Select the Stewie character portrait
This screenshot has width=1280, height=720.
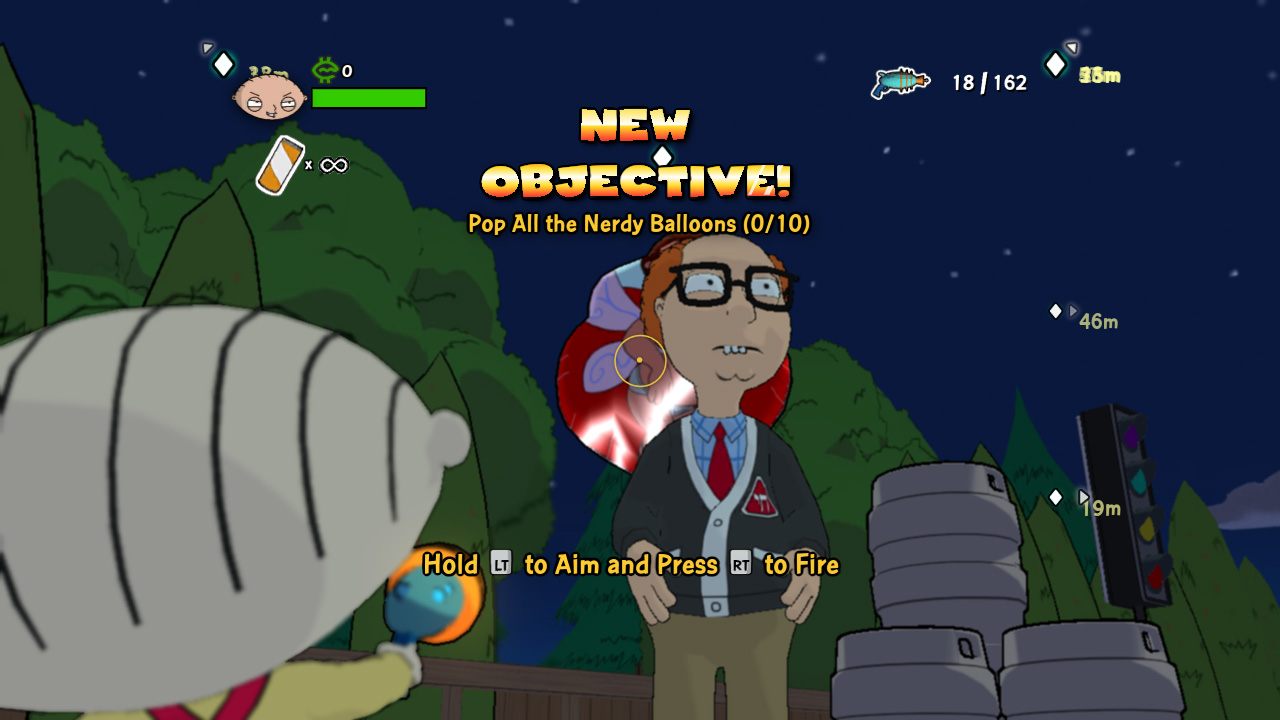point(268,97)
